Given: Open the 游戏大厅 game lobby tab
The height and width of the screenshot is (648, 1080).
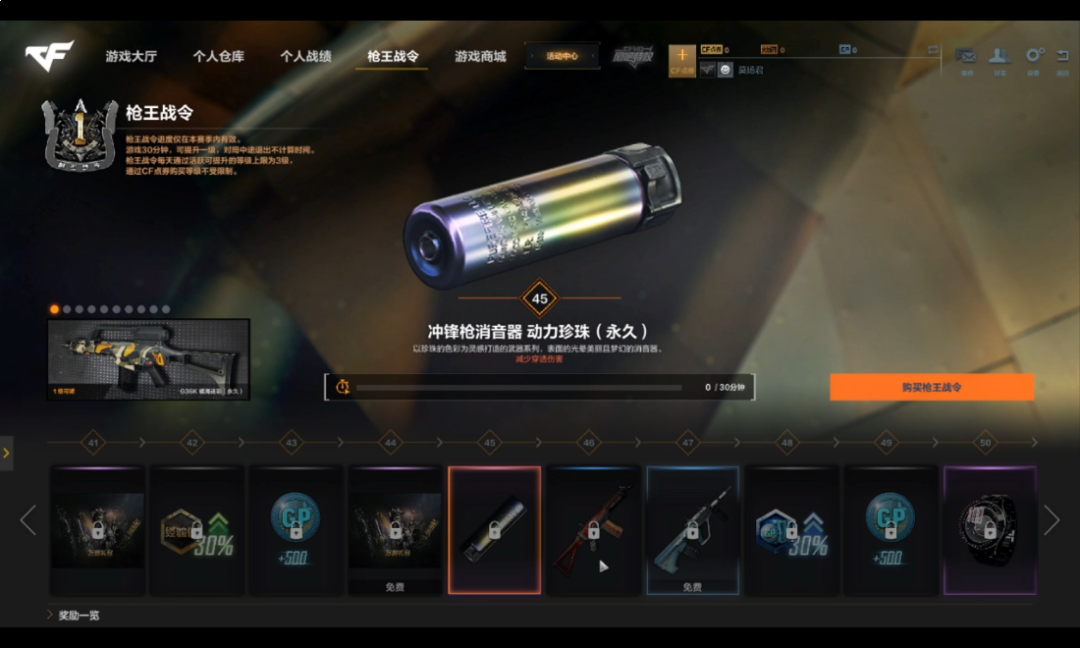Looking at the screenshot, I should tap(131, 56).
